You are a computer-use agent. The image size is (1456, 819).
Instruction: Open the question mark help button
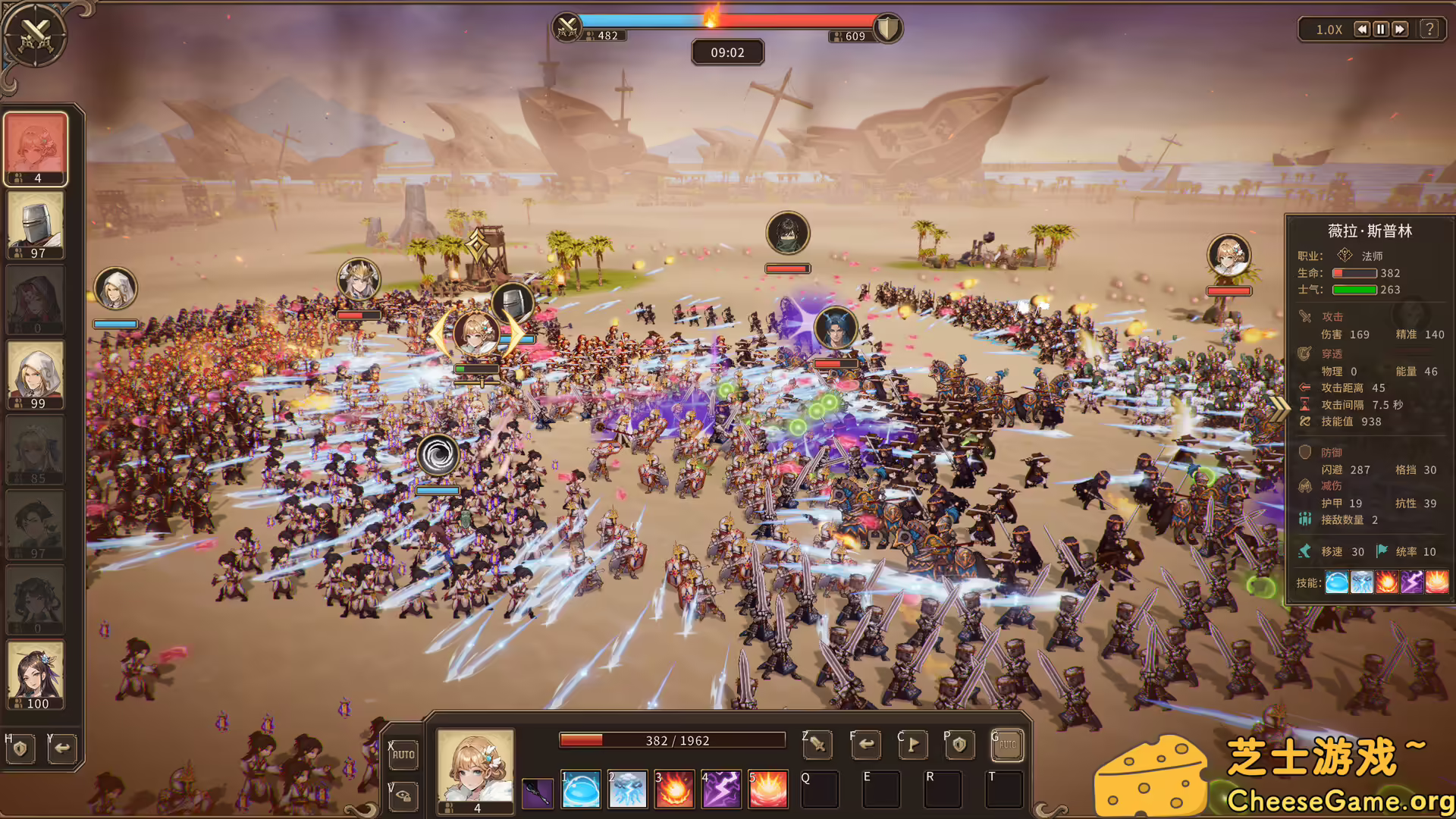point(1429,30)
